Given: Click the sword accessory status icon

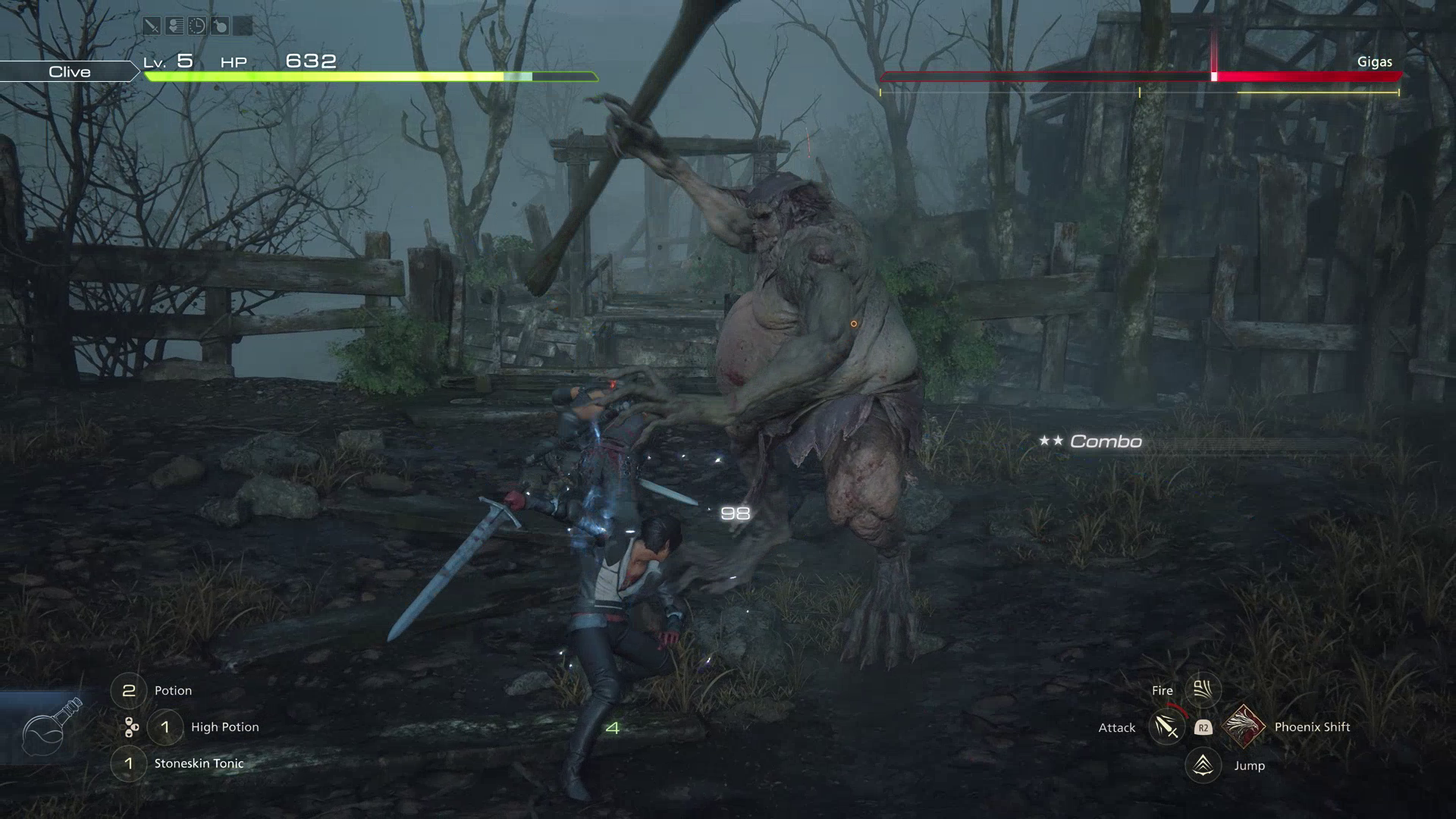Looking at the screenshot, I should 152,26.
